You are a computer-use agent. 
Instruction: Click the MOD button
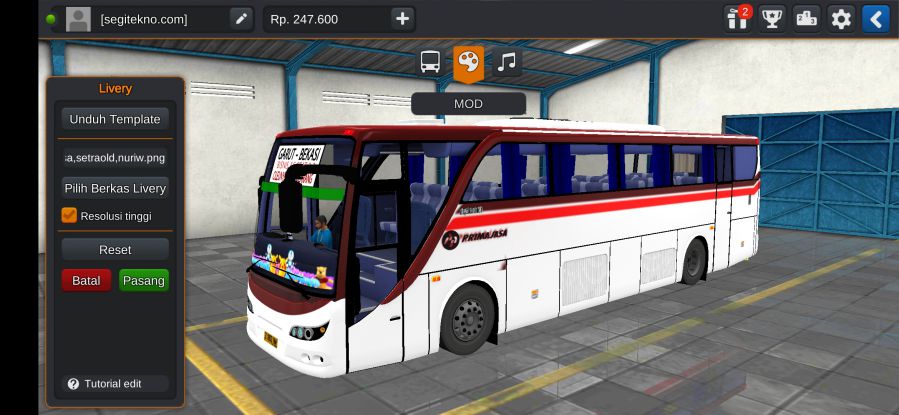coord(468,103)
